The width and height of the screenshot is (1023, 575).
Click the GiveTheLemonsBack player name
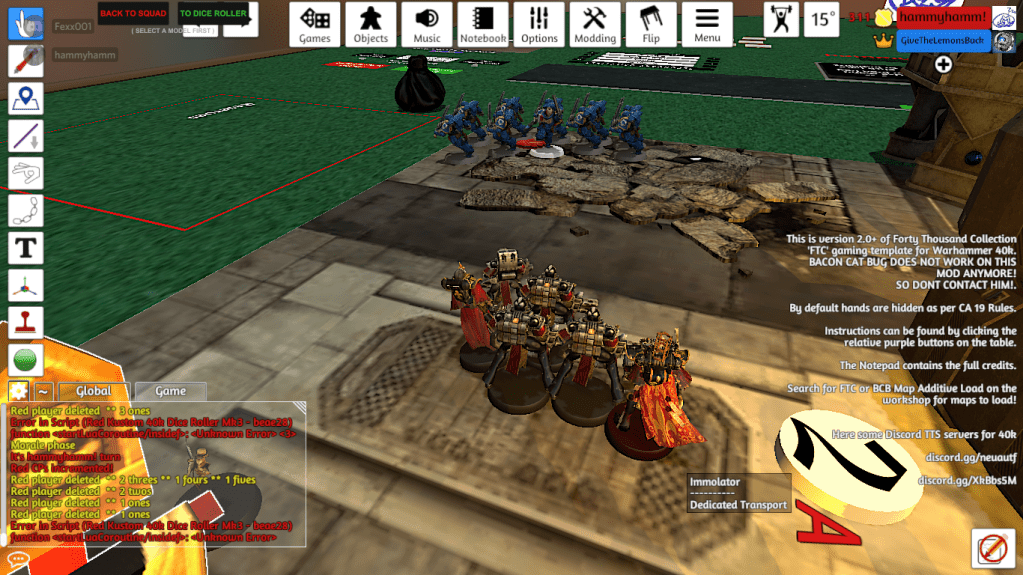[x=942, y=40]
